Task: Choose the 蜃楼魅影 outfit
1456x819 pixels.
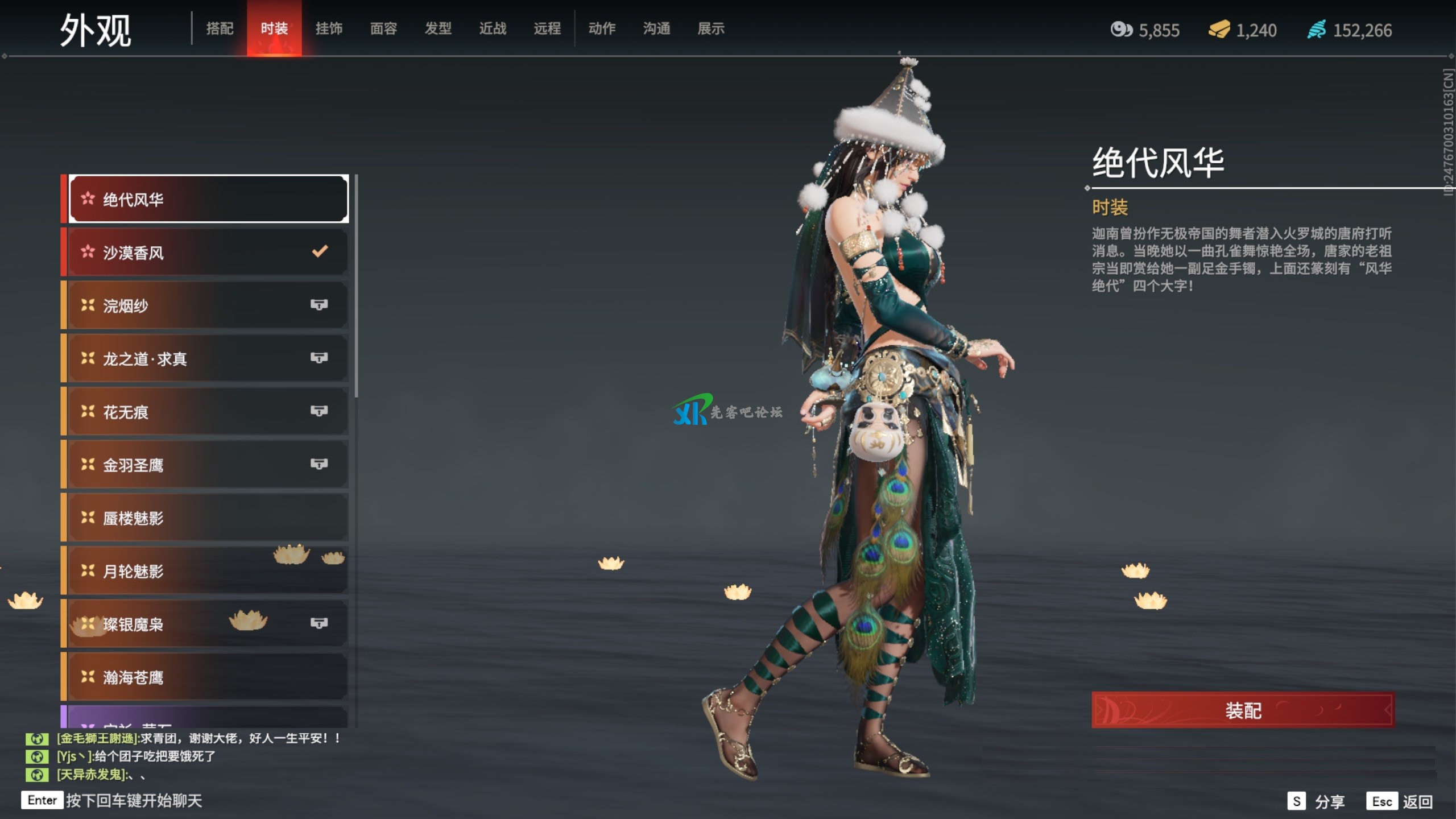Action: (x=208, y=518)
